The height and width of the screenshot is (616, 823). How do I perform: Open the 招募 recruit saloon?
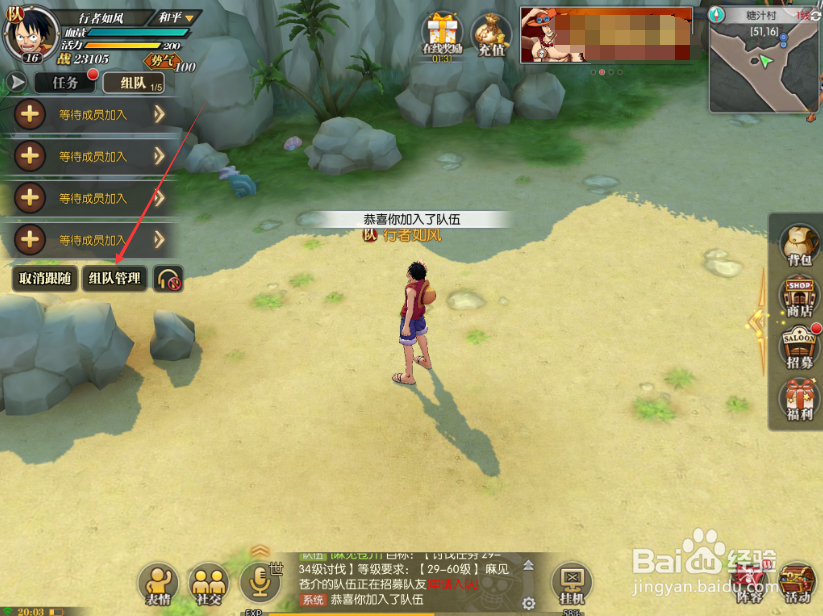[799, 348]
